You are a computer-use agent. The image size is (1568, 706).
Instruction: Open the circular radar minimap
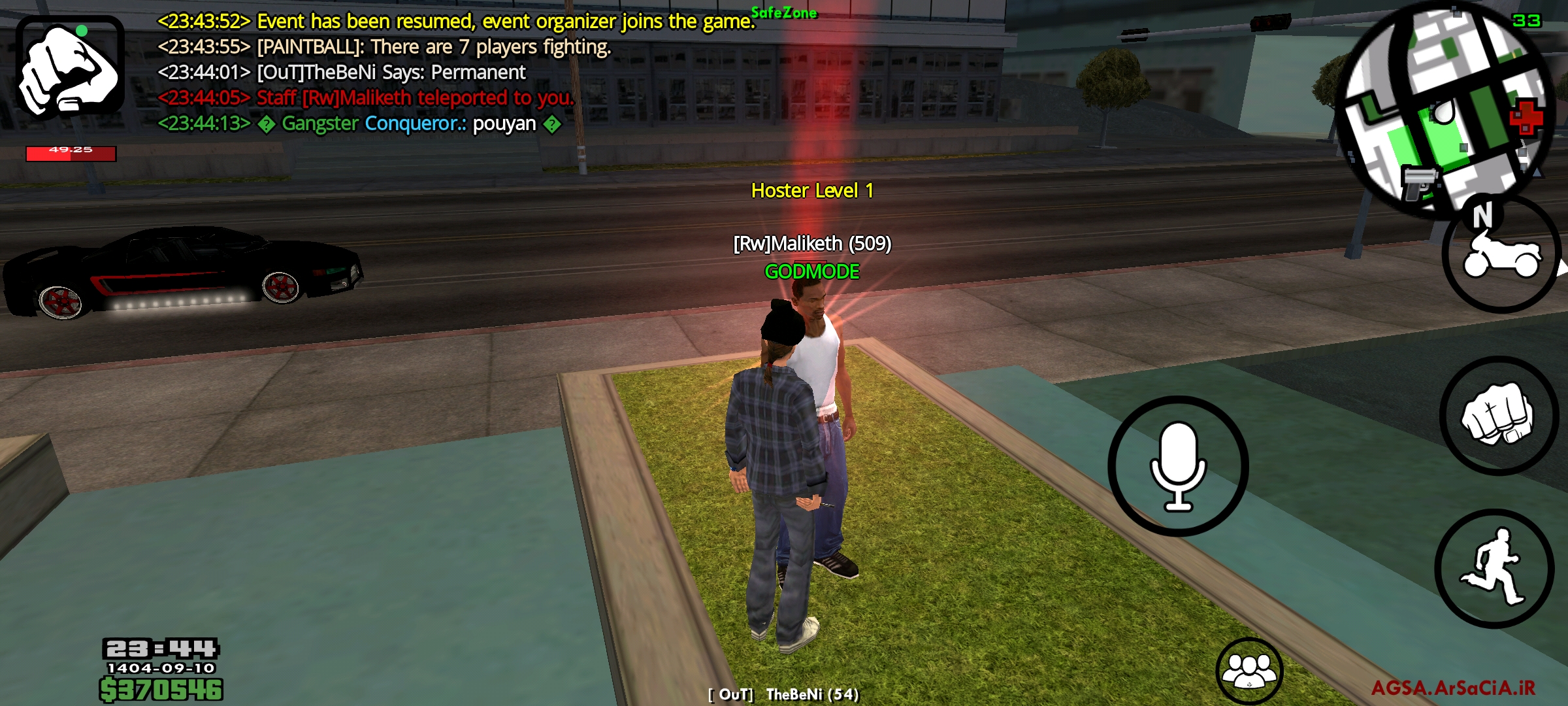1444,108
